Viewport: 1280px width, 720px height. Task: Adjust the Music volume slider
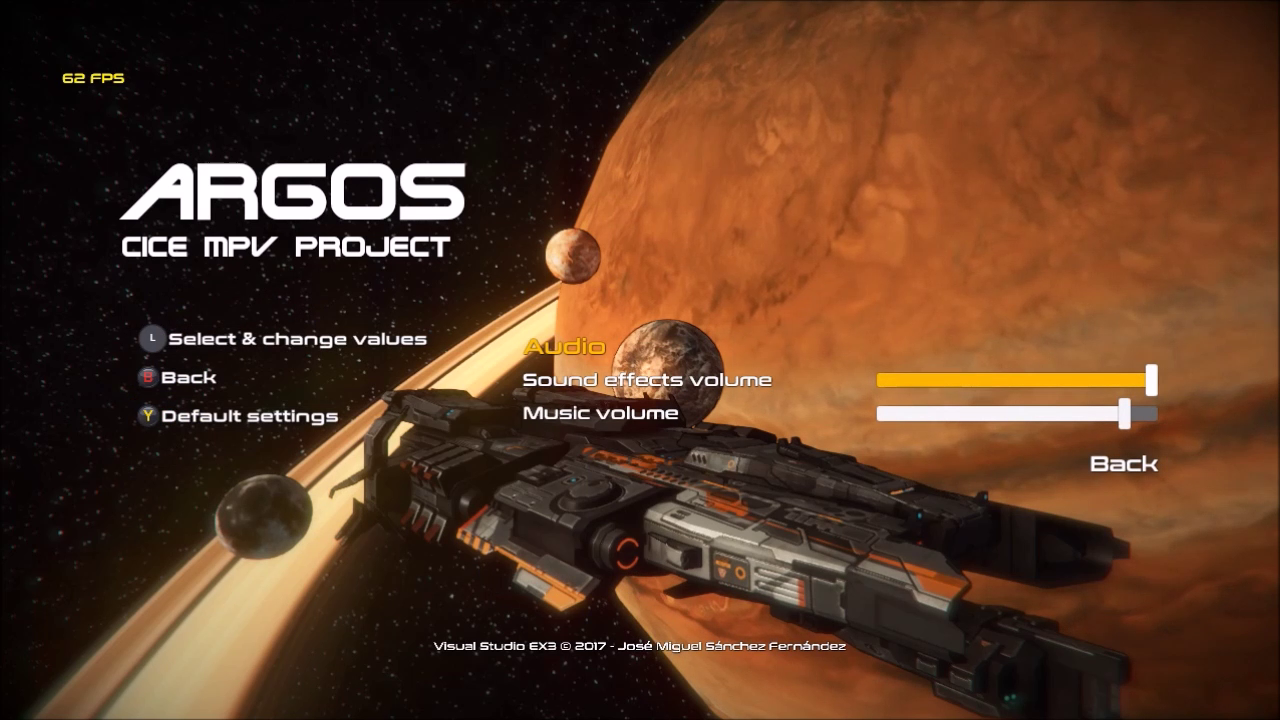pos(1015,413)
